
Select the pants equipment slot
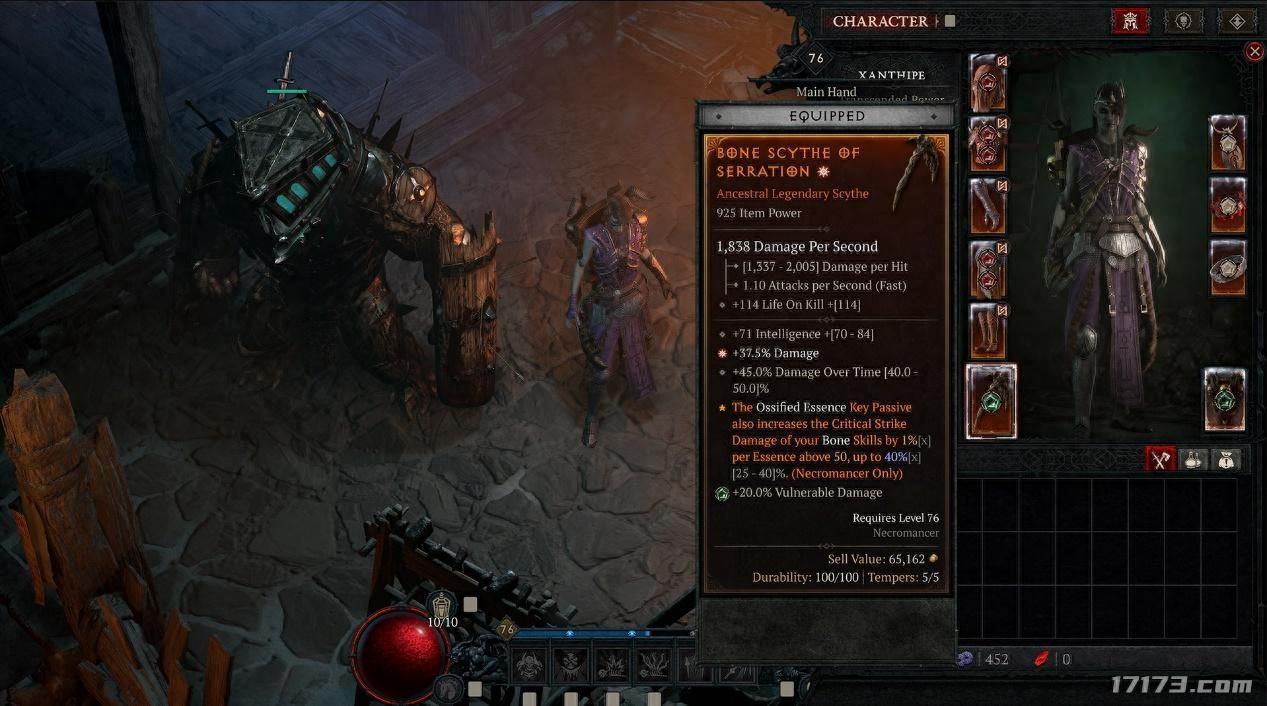(988, 268)
